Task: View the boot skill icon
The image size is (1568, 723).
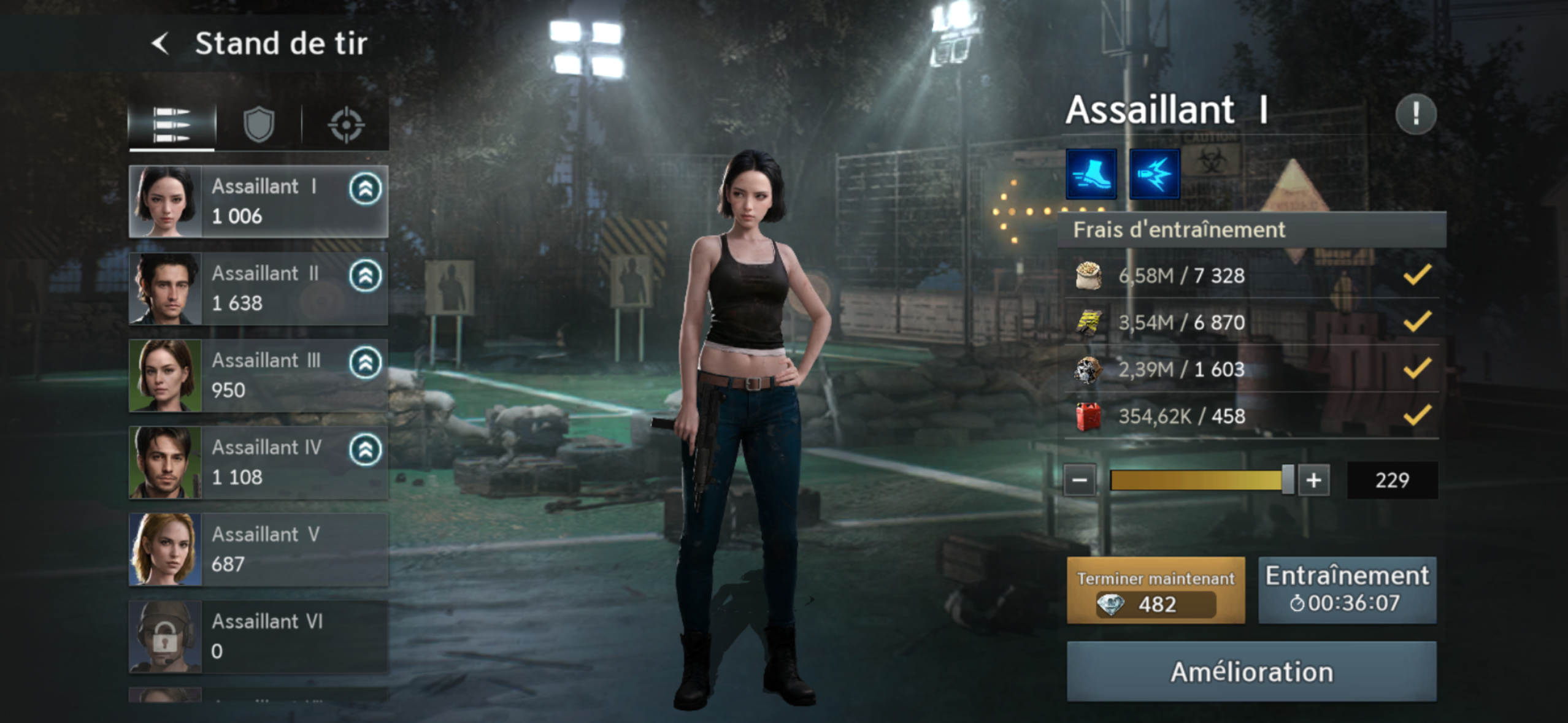Action: (1091, 174)
